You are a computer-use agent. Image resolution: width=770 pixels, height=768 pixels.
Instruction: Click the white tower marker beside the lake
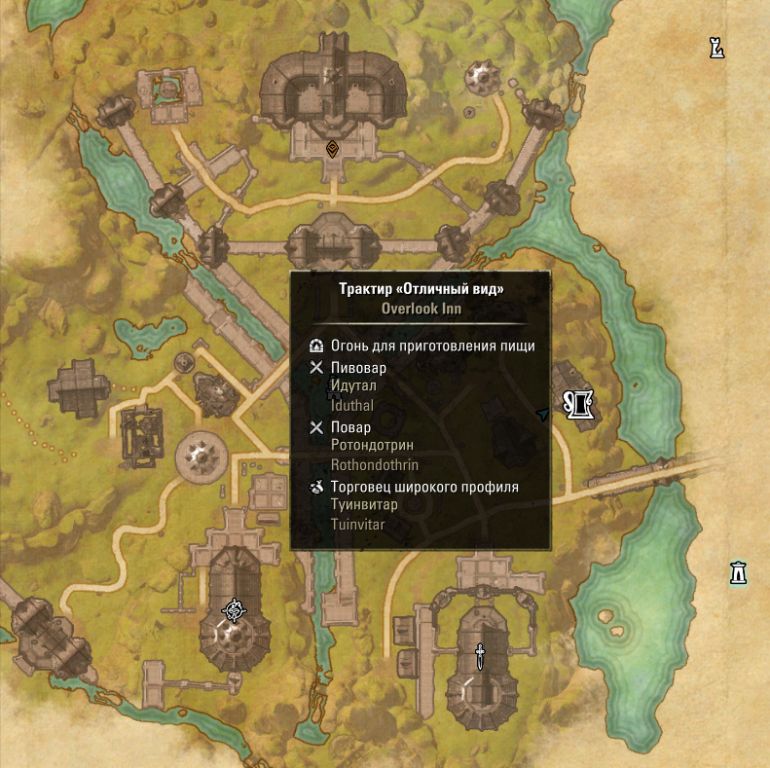[739, 572]
